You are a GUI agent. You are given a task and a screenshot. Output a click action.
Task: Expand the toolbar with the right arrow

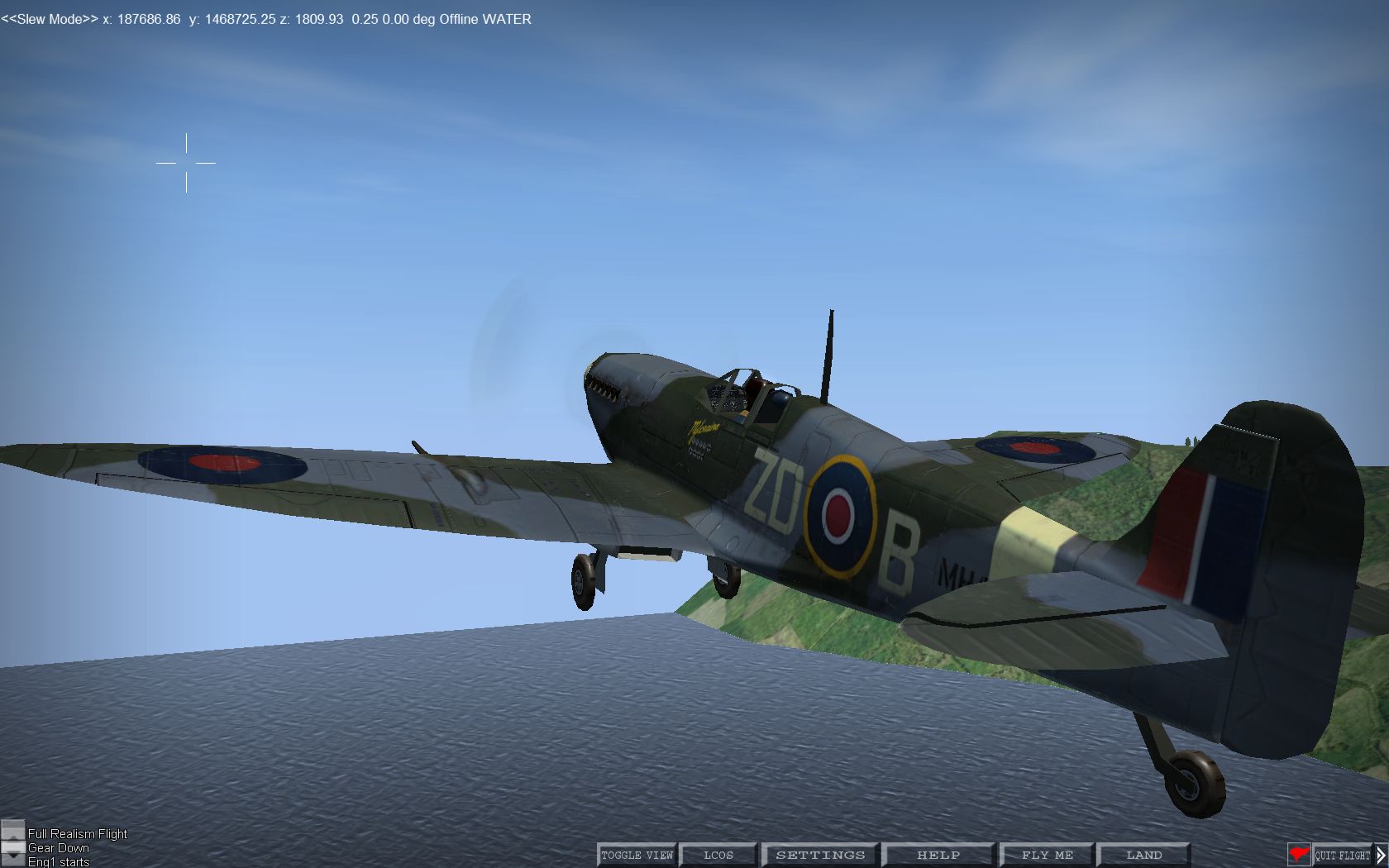1381,855
